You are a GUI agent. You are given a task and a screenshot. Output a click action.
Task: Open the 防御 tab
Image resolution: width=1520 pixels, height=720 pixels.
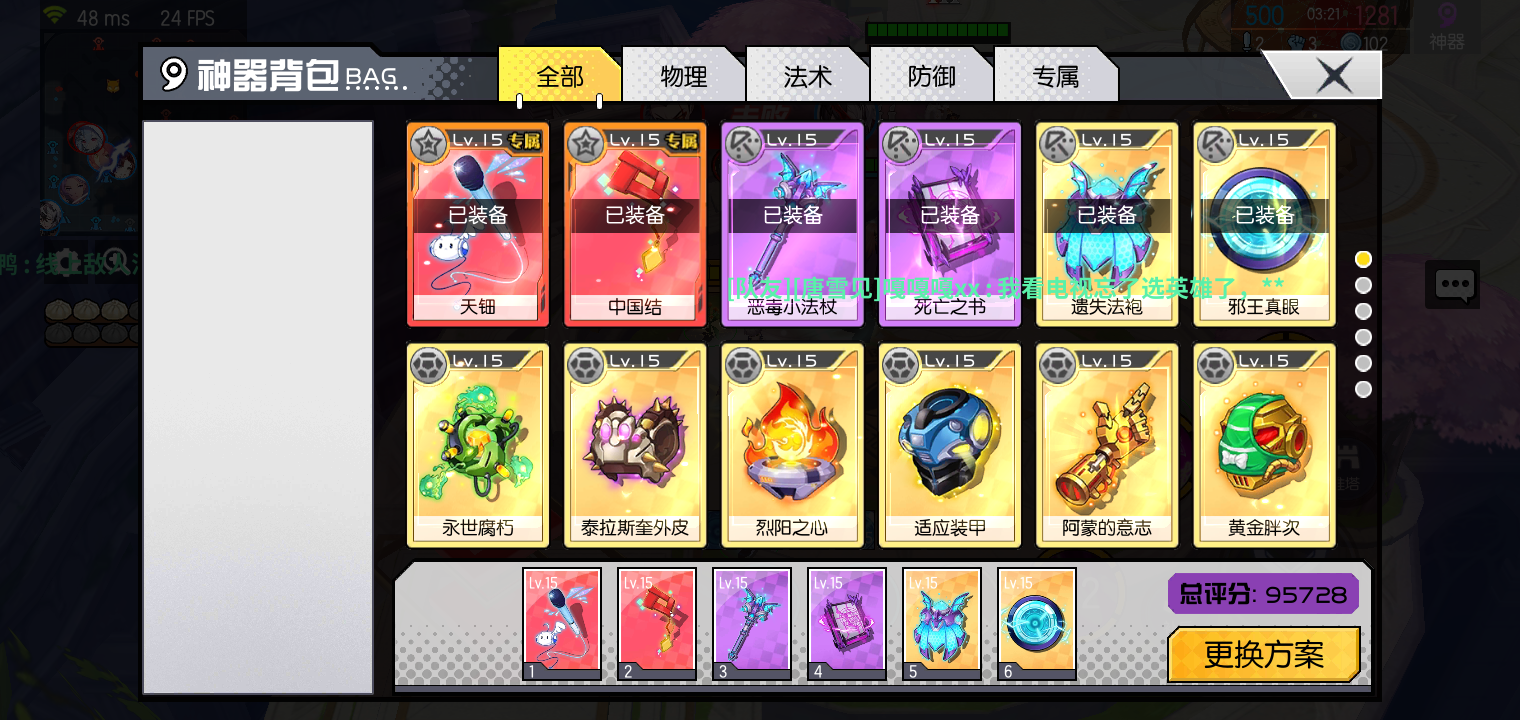click(x=931, y=76)
